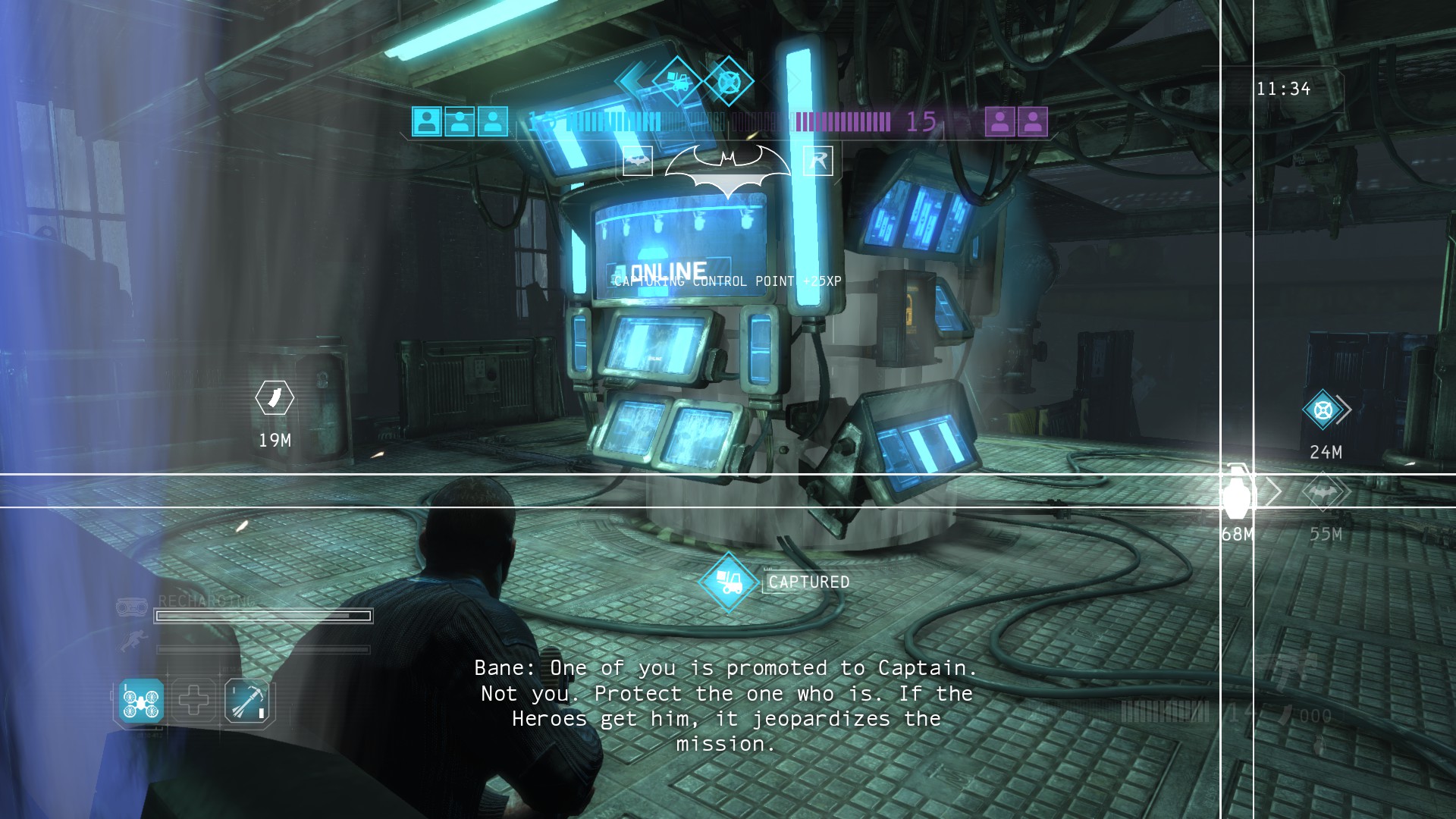Click the forklift control point diamond in top bar
The height and width of the screenshot is (819, 1456).
point(676,81)
